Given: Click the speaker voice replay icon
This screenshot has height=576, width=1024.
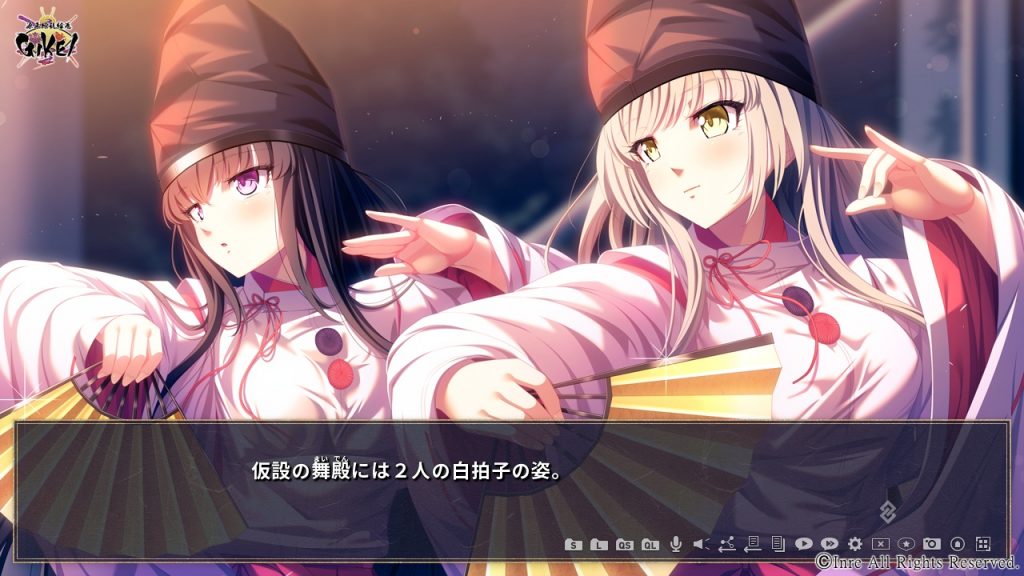Looking at the screenshot, I should 700,544.
